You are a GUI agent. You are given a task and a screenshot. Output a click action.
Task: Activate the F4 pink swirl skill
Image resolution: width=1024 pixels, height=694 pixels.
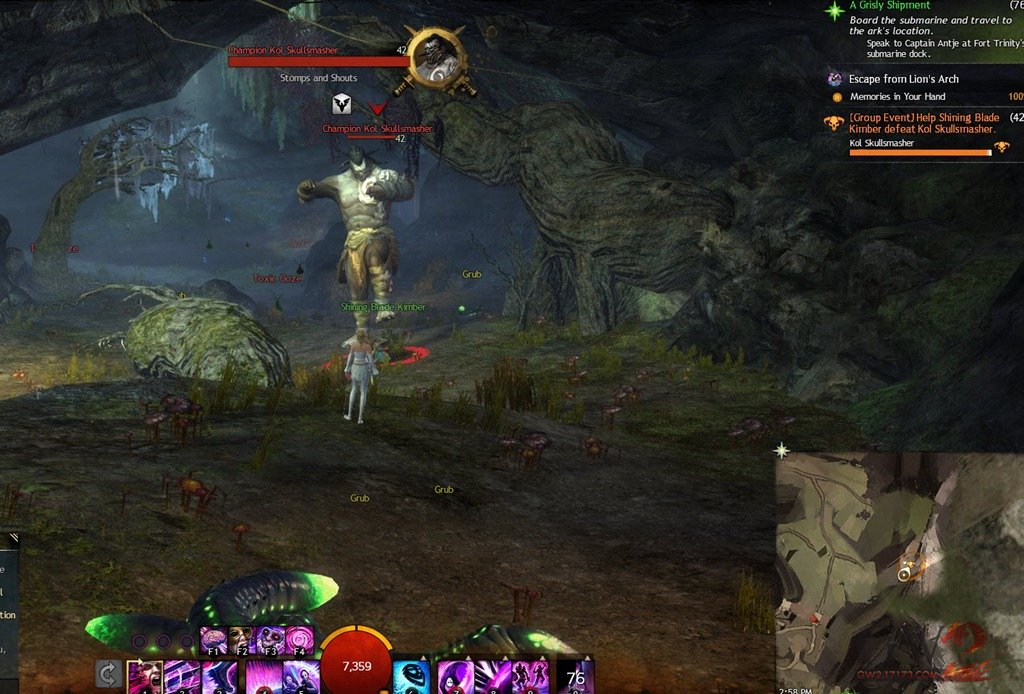299,640
